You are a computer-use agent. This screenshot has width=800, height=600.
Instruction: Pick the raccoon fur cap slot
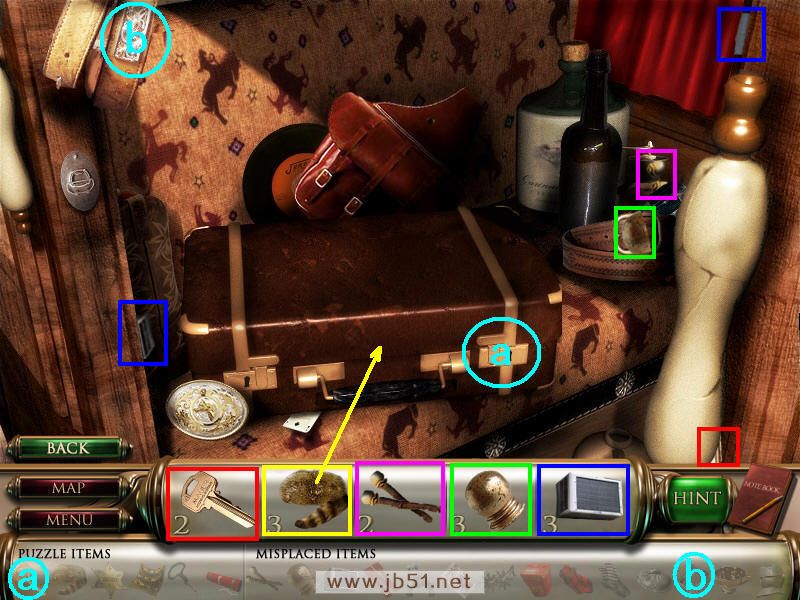point(306,501)
